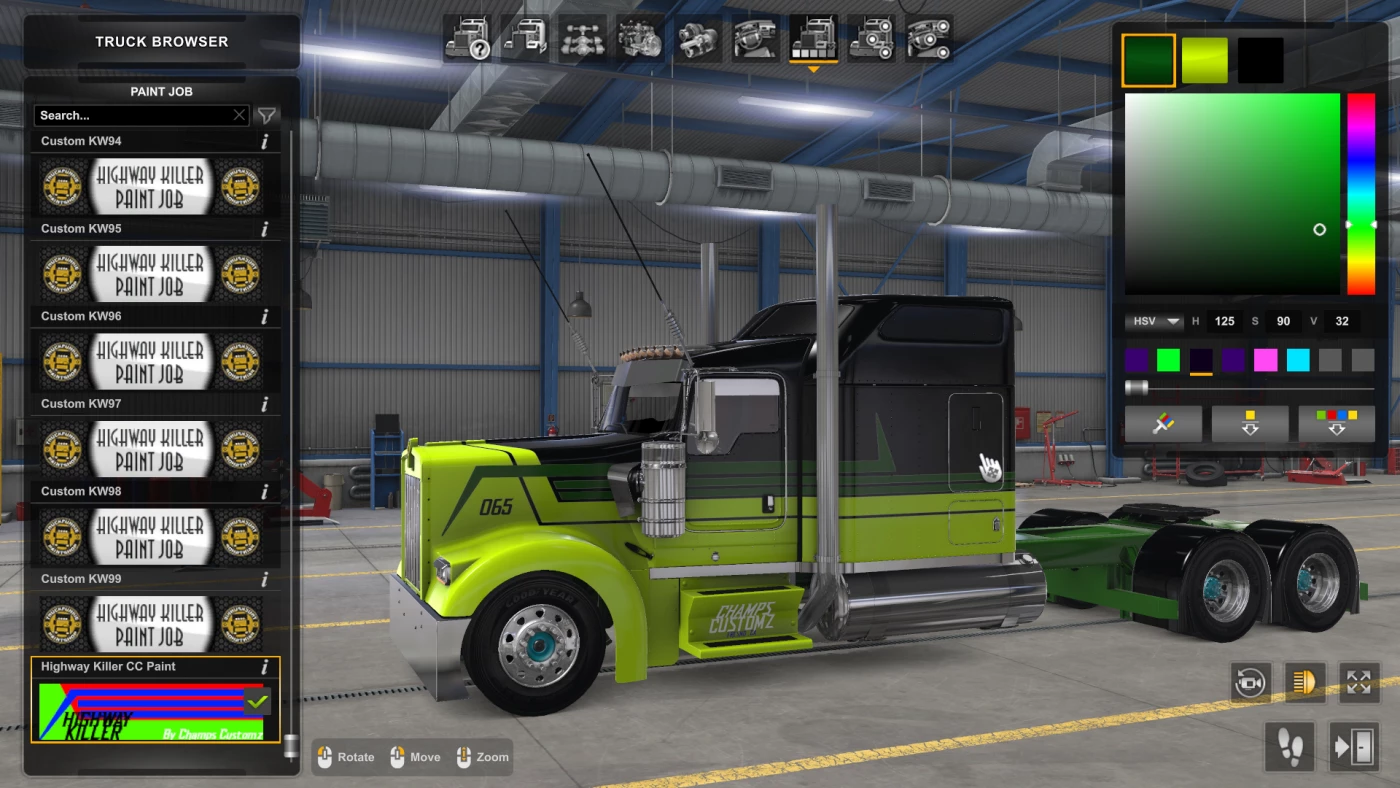
Task: Expand info for Custom KW94 paint
Action: click(x=264, y=141)
